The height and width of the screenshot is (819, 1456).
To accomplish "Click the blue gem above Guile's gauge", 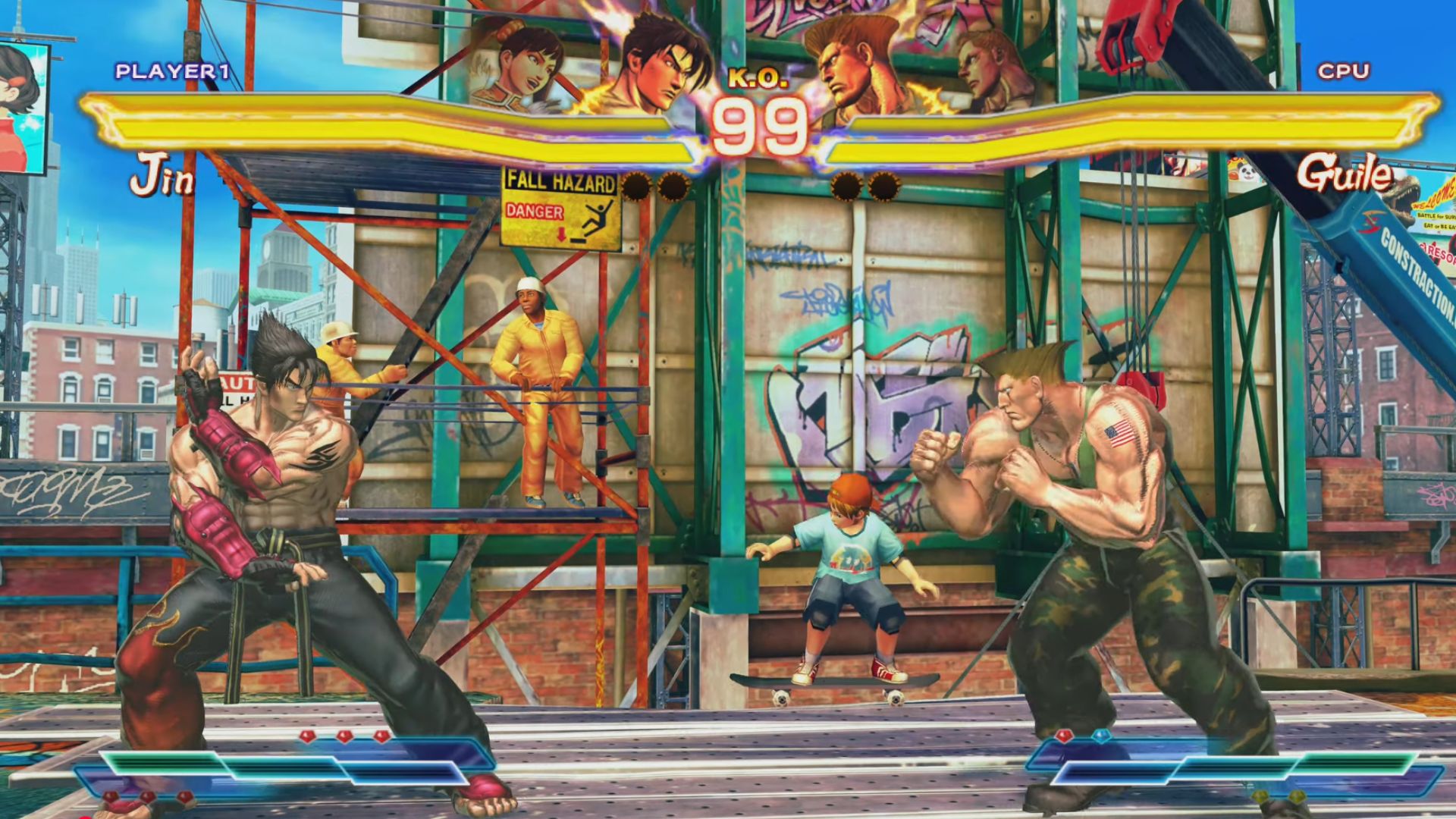I will (x=1101, y=736).
